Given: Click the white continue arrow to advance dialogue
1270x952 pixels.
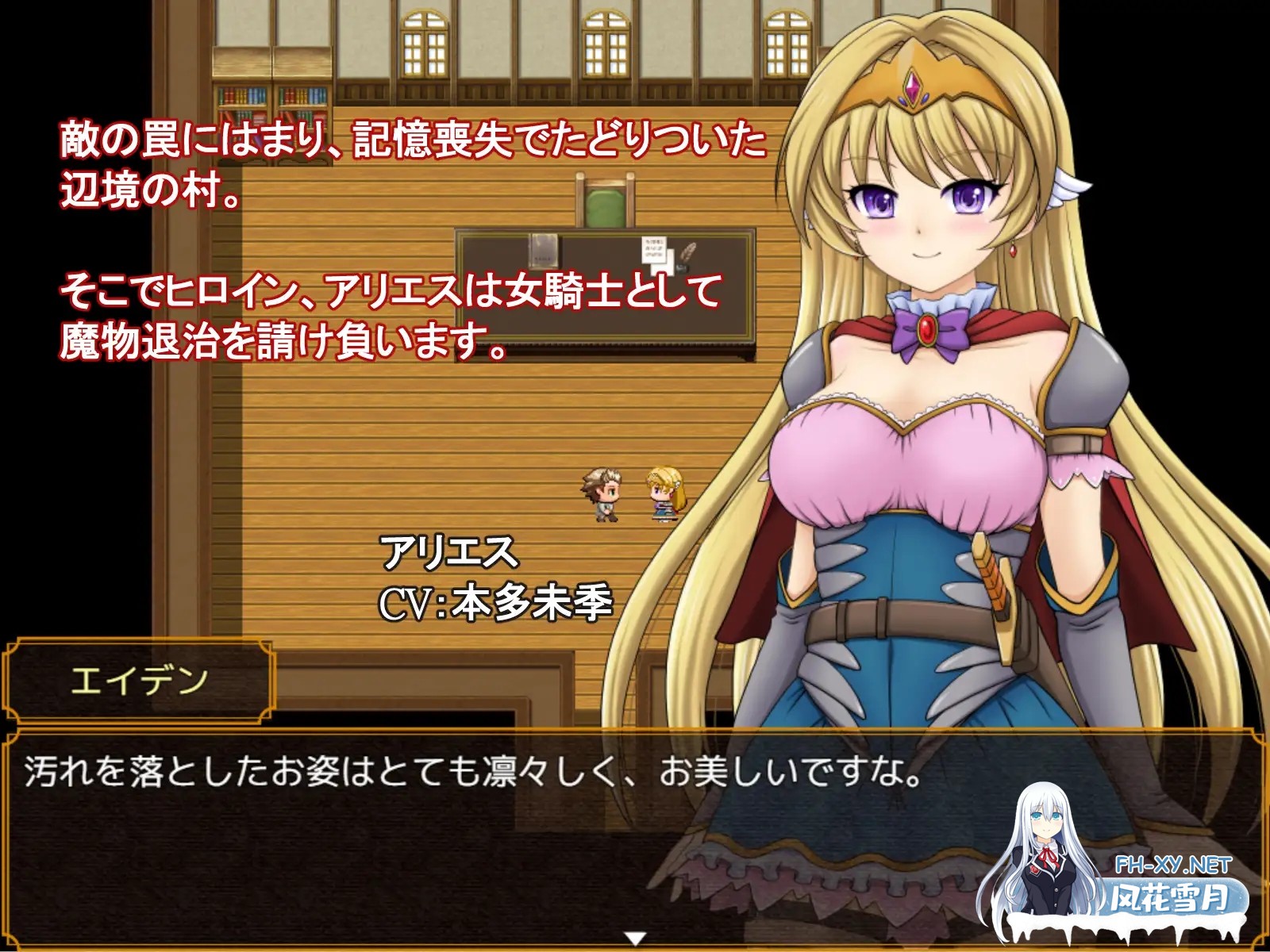Looking at the screenshot, I should tap(635, 938).
